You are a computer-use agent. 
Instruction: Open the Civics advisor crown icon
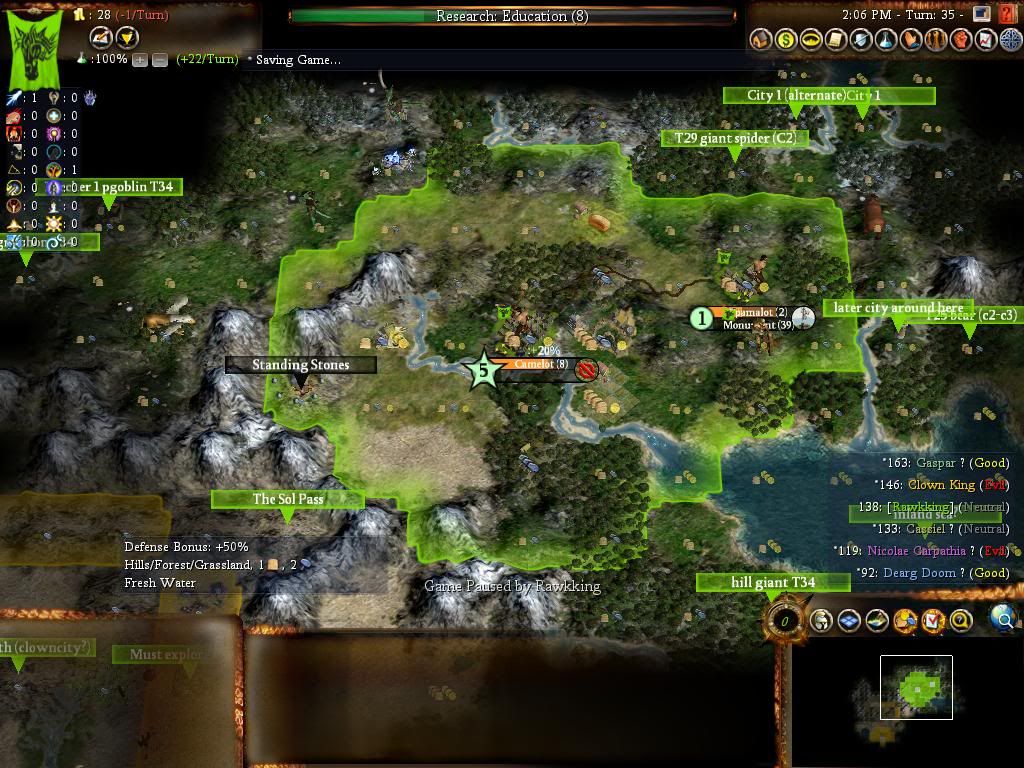(x=811, y=40)
